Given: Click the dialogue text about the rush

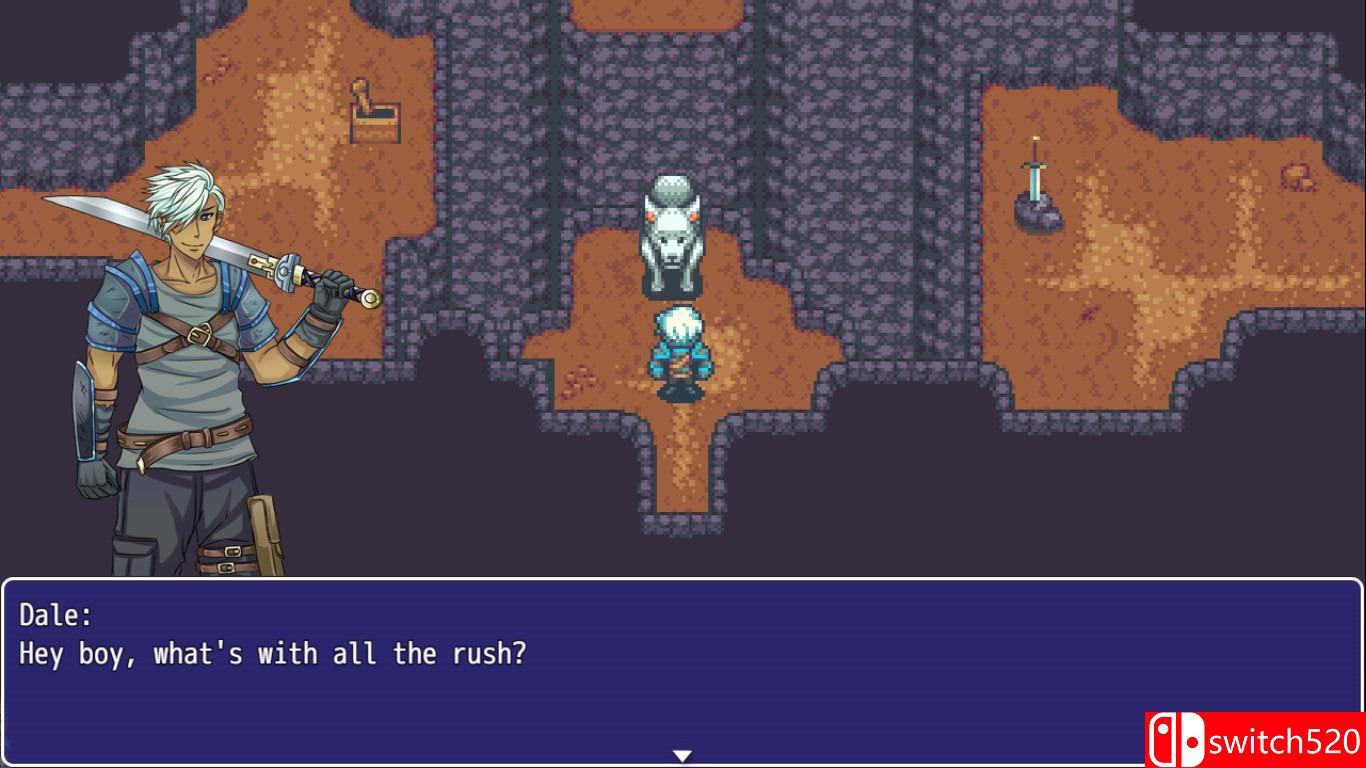Looking at the screenshot, I should [270, 654].
